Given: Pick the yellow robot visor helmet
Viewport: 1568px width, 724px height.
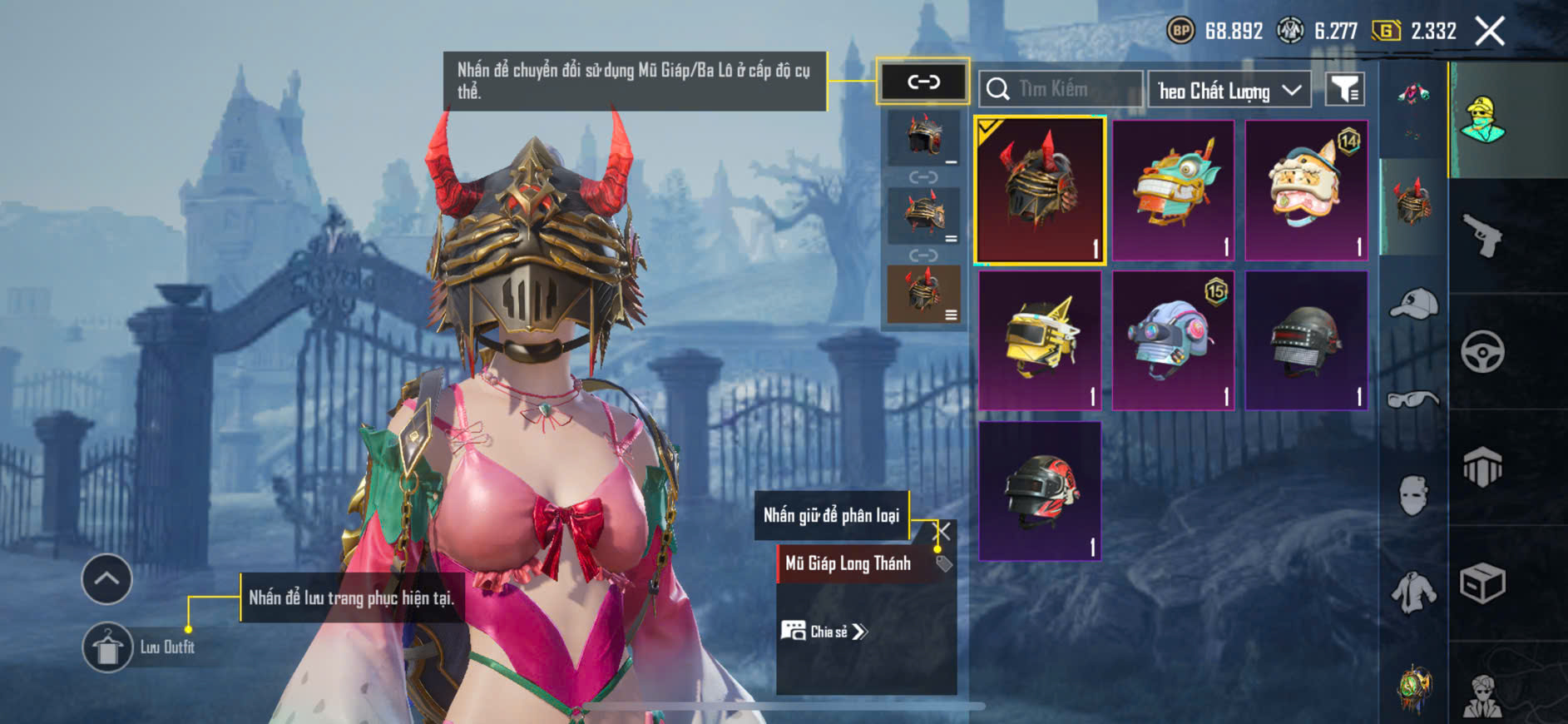Looking at the screenshot, I should [x=1040, y=340].
